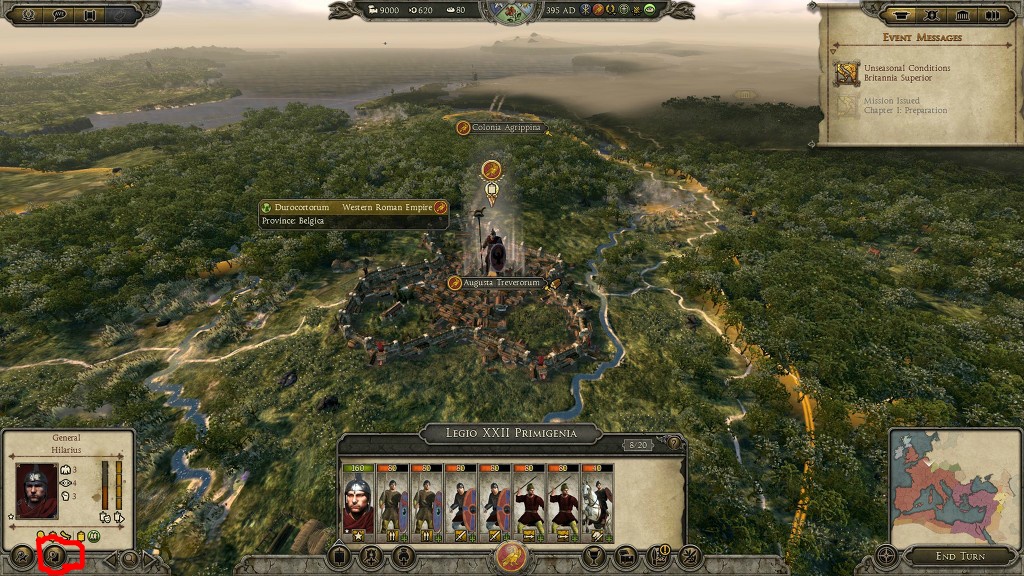Image resolution: width=1024 pixels, height=576 pixels.
Task: End the current turn
Action: click(961, 556)
